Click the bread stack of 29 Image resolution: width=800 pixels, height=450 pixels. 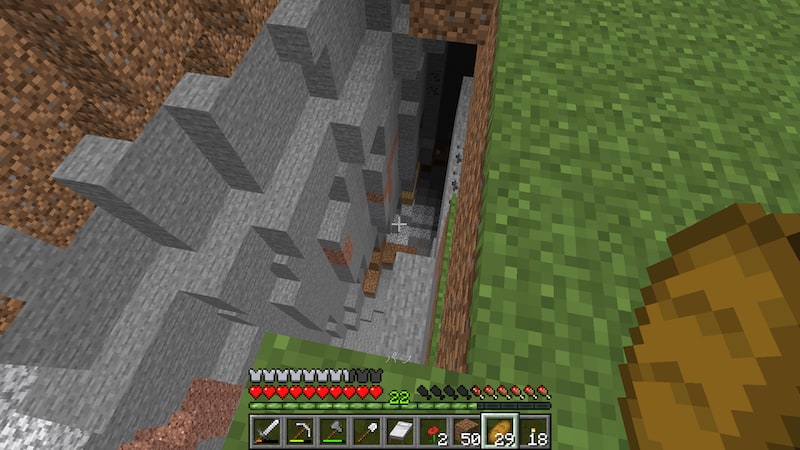499,432
